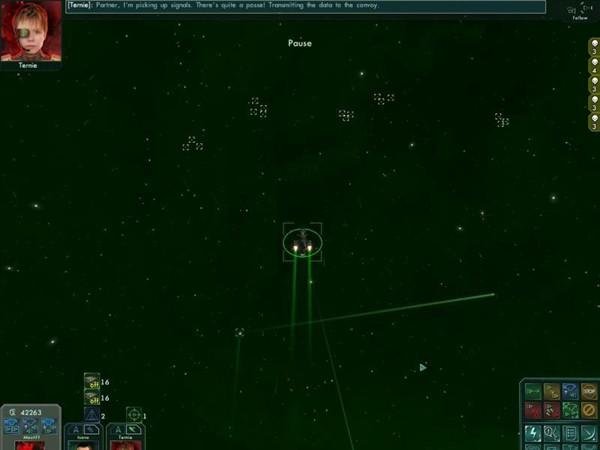Select the green crosshair target icon

click(133, 415)
